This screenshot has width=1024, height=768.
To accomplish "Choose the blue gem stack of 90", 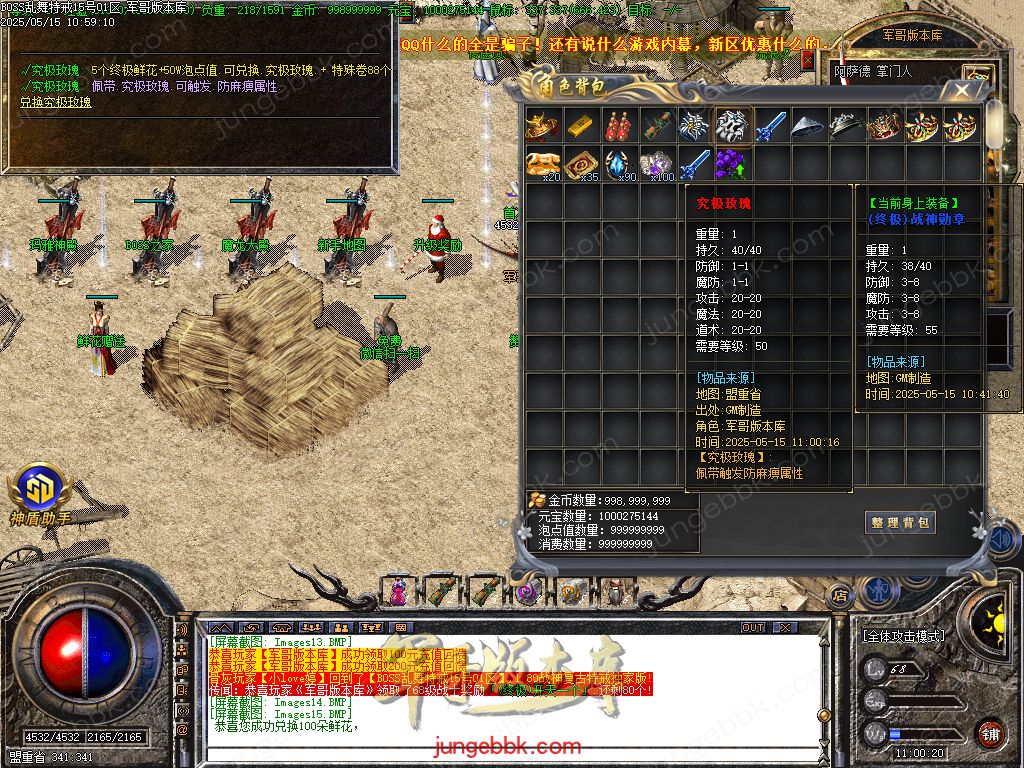I will (x=619, y=164).
